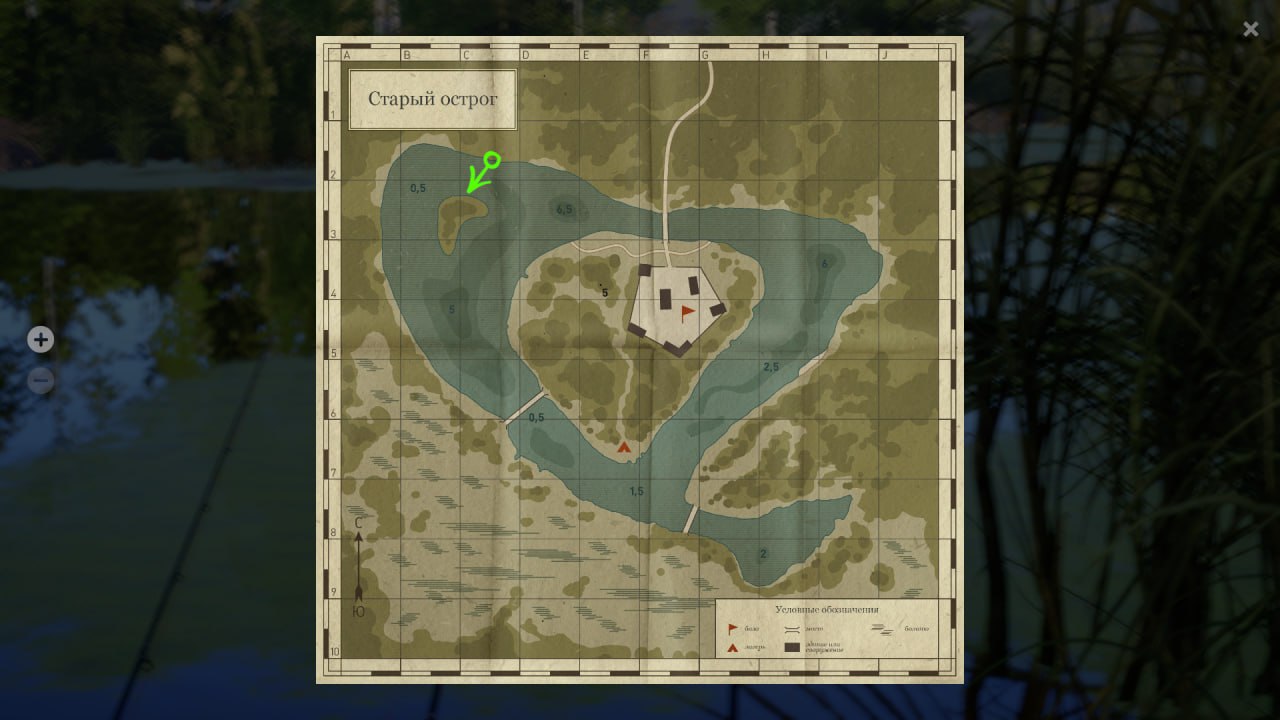Image resolution: width=1280 pixels, height=720 pixels.
Task: Close the map with the X in the corner
Action: (1250, 29)
